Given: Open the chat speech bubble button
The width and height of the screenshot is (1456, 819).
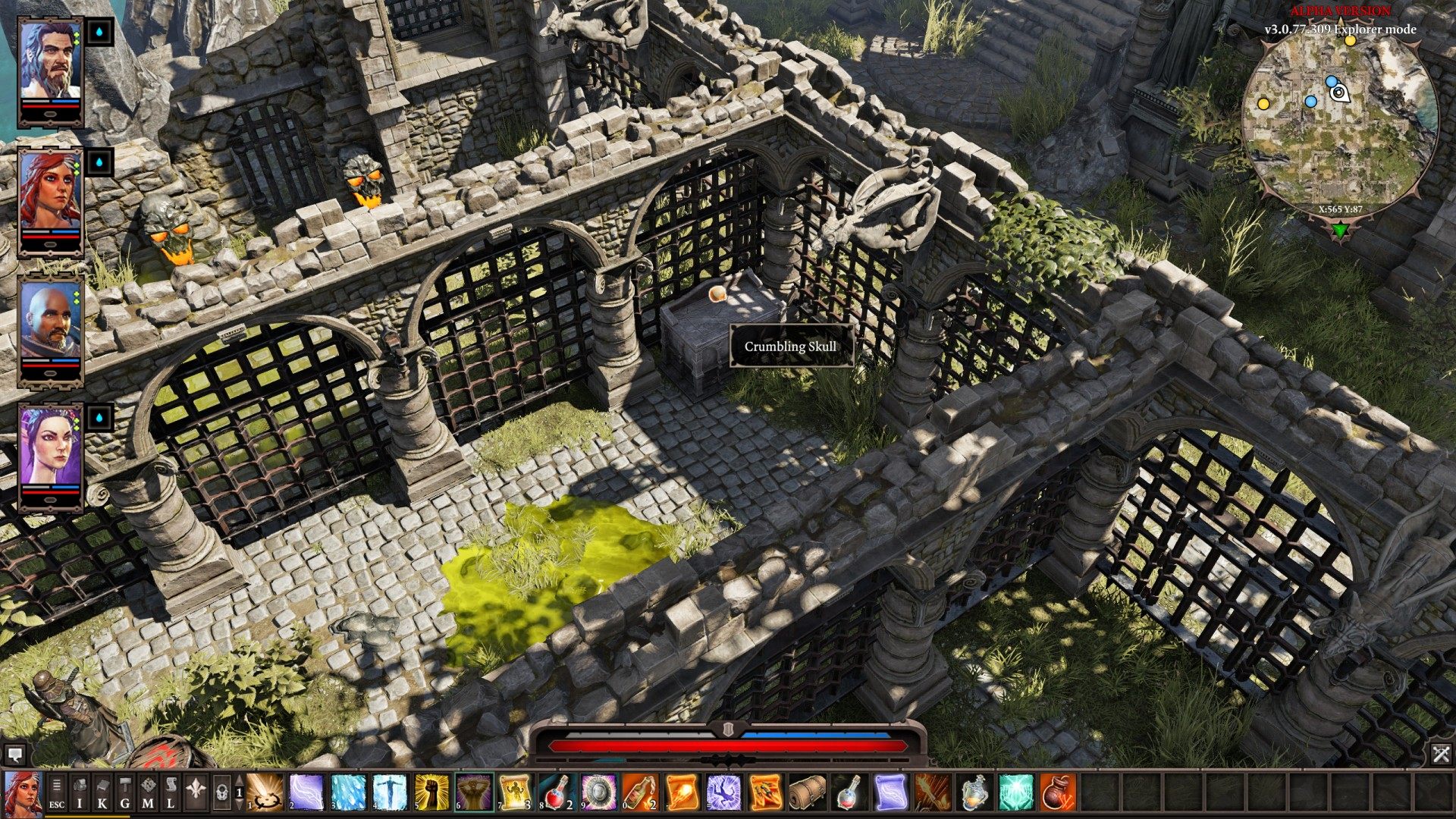Looking at the screenshot, I should (14, 755).
